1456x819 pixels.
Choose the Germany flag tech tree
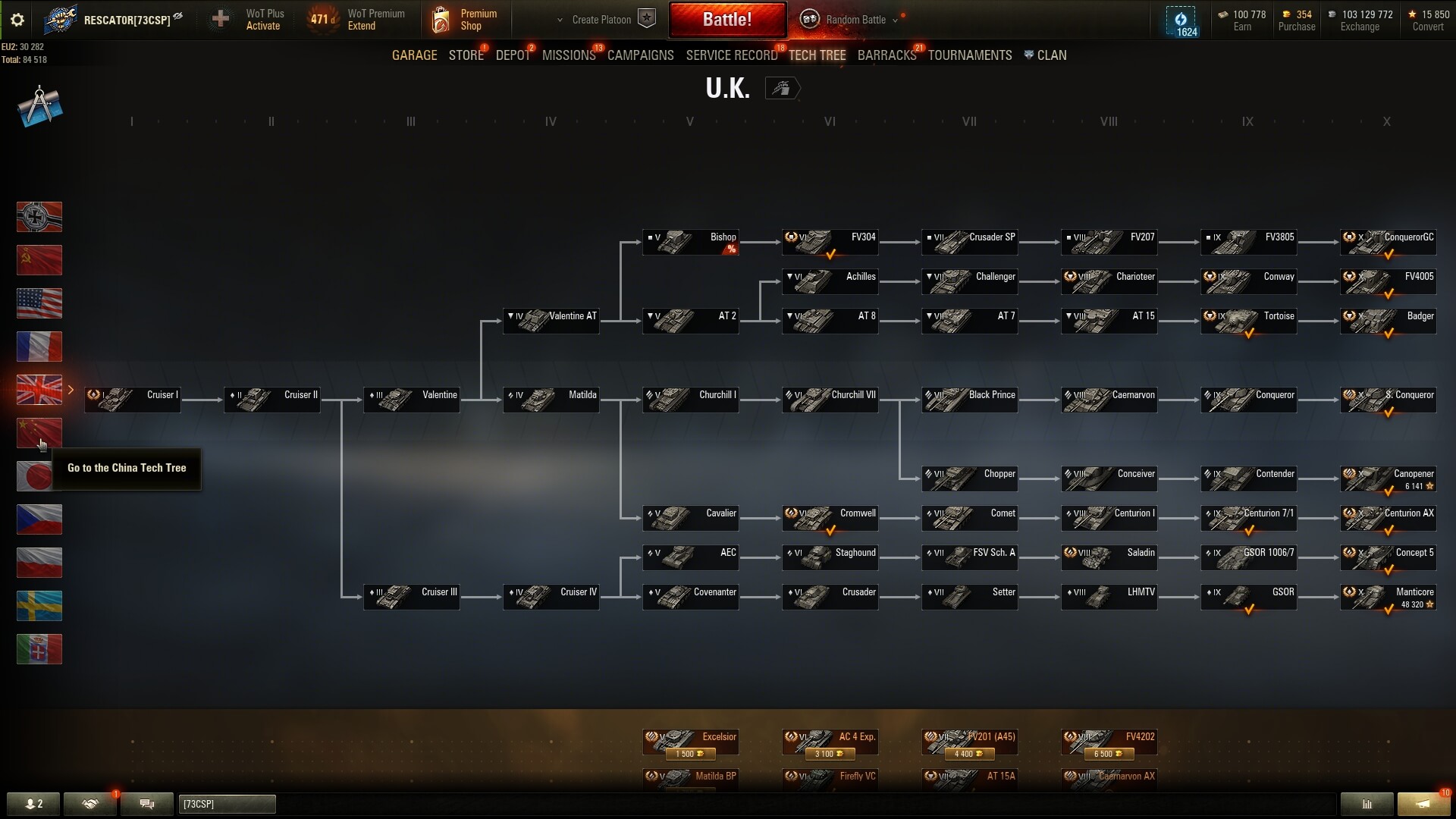[x=39, y=217]
